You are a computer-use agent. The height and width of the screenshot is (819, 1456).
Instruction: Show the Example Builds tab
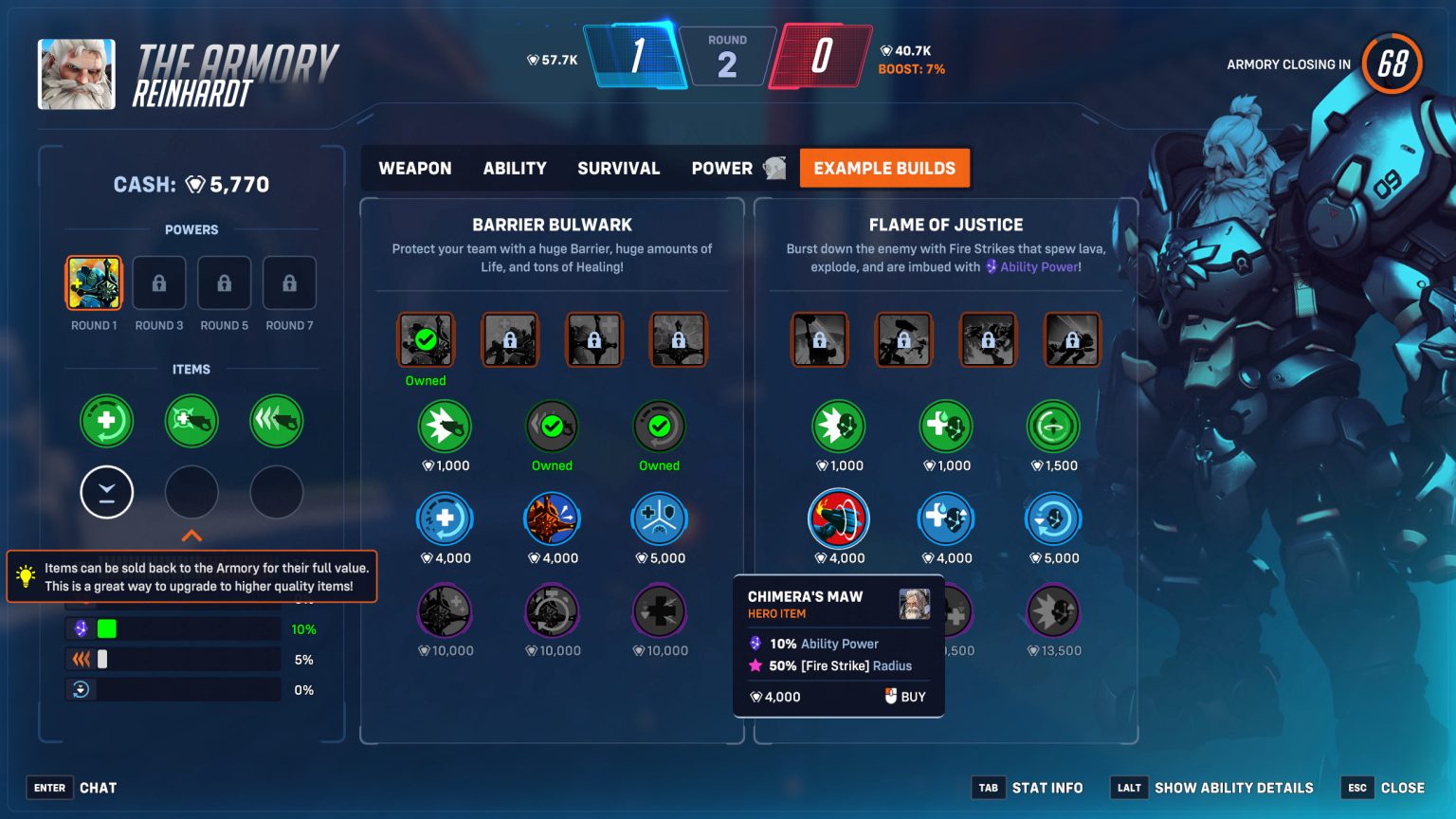pyautogui.click(x=884, y=168)
